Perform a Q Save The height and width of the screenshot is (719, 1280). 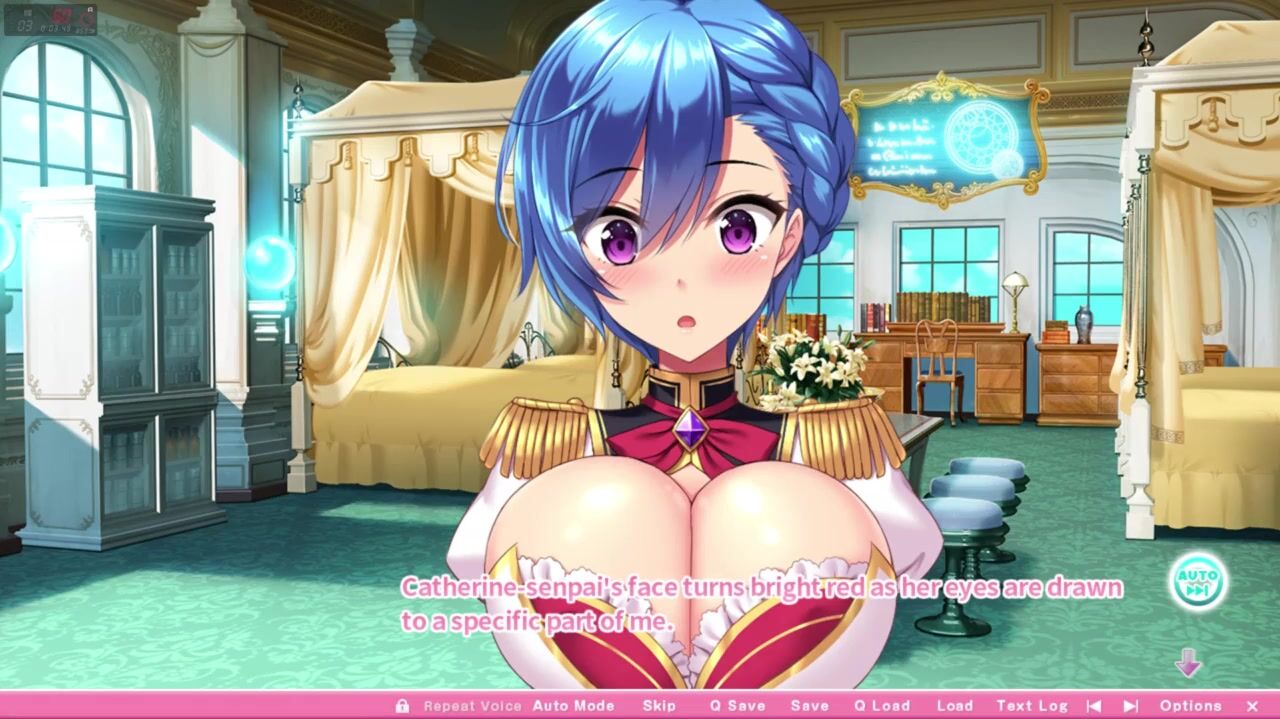point(738,706)
